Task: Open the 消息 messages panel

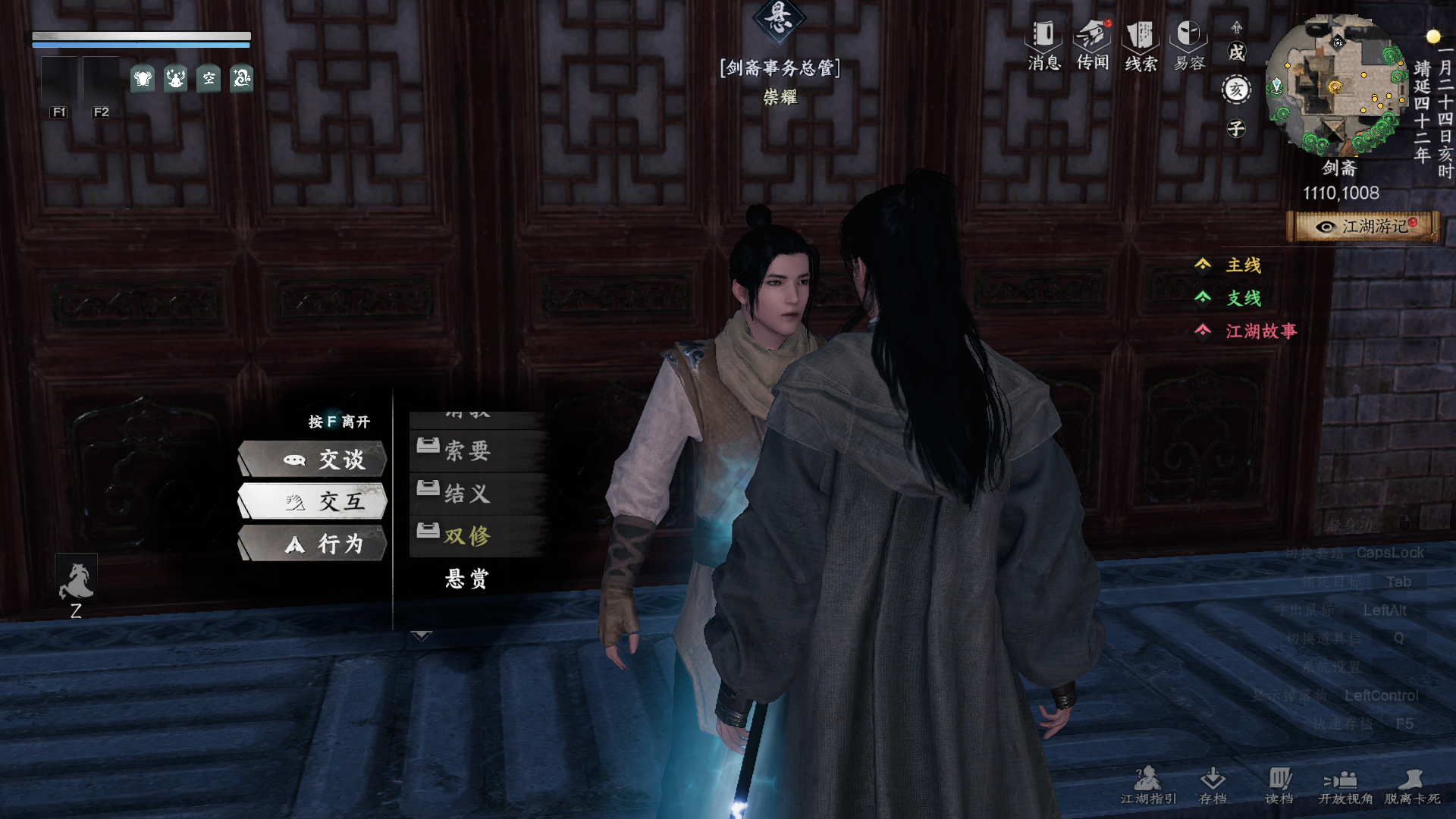Action: (1043, 45)
